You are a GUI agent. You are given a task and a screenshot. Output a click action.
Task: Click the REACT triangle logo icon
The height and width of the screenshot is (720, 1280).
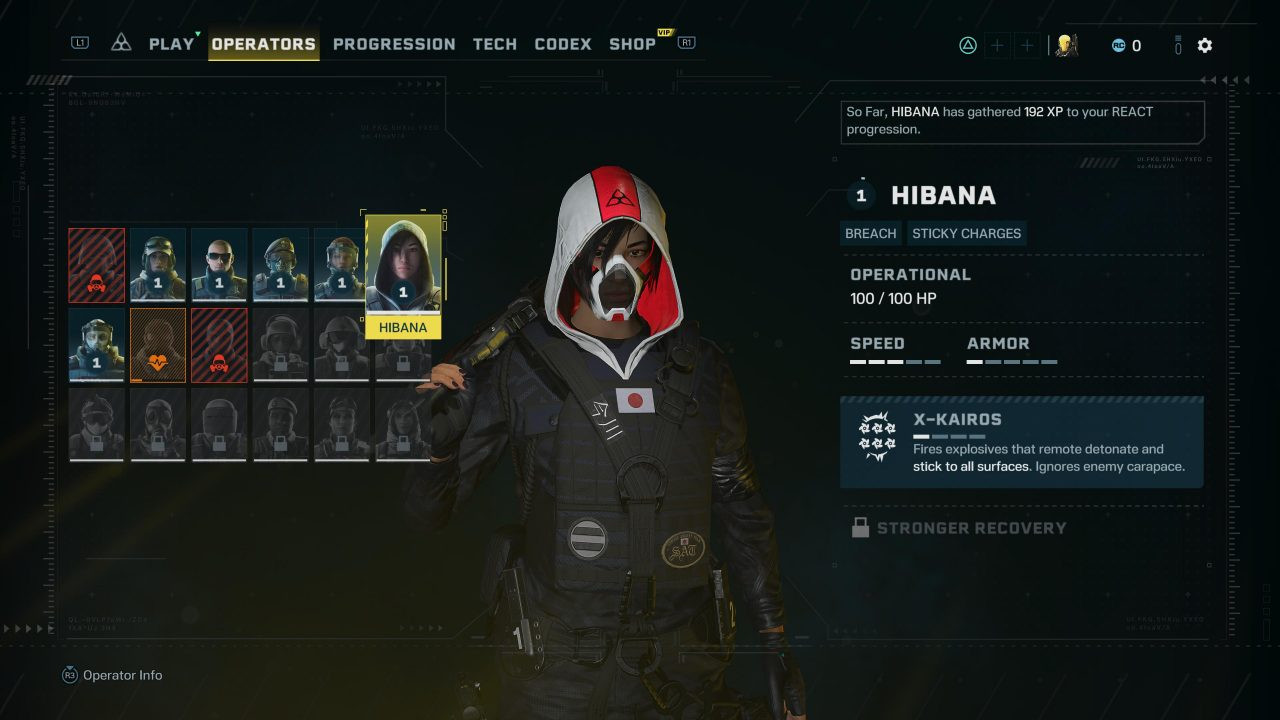pyautogui.click(x=121, y=43)
